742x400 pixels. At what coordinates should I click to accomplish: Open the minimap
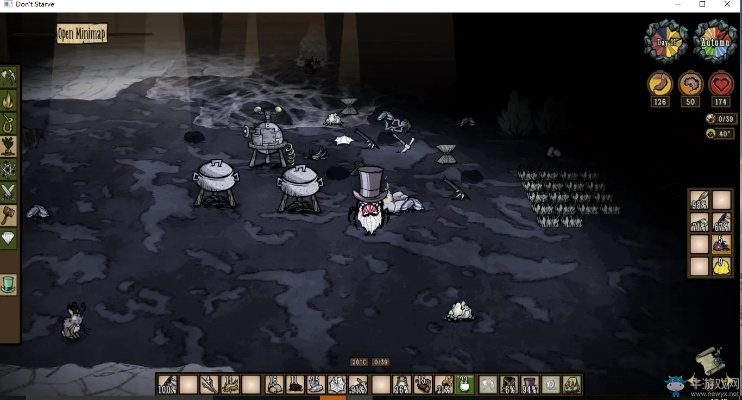(81, 33)
